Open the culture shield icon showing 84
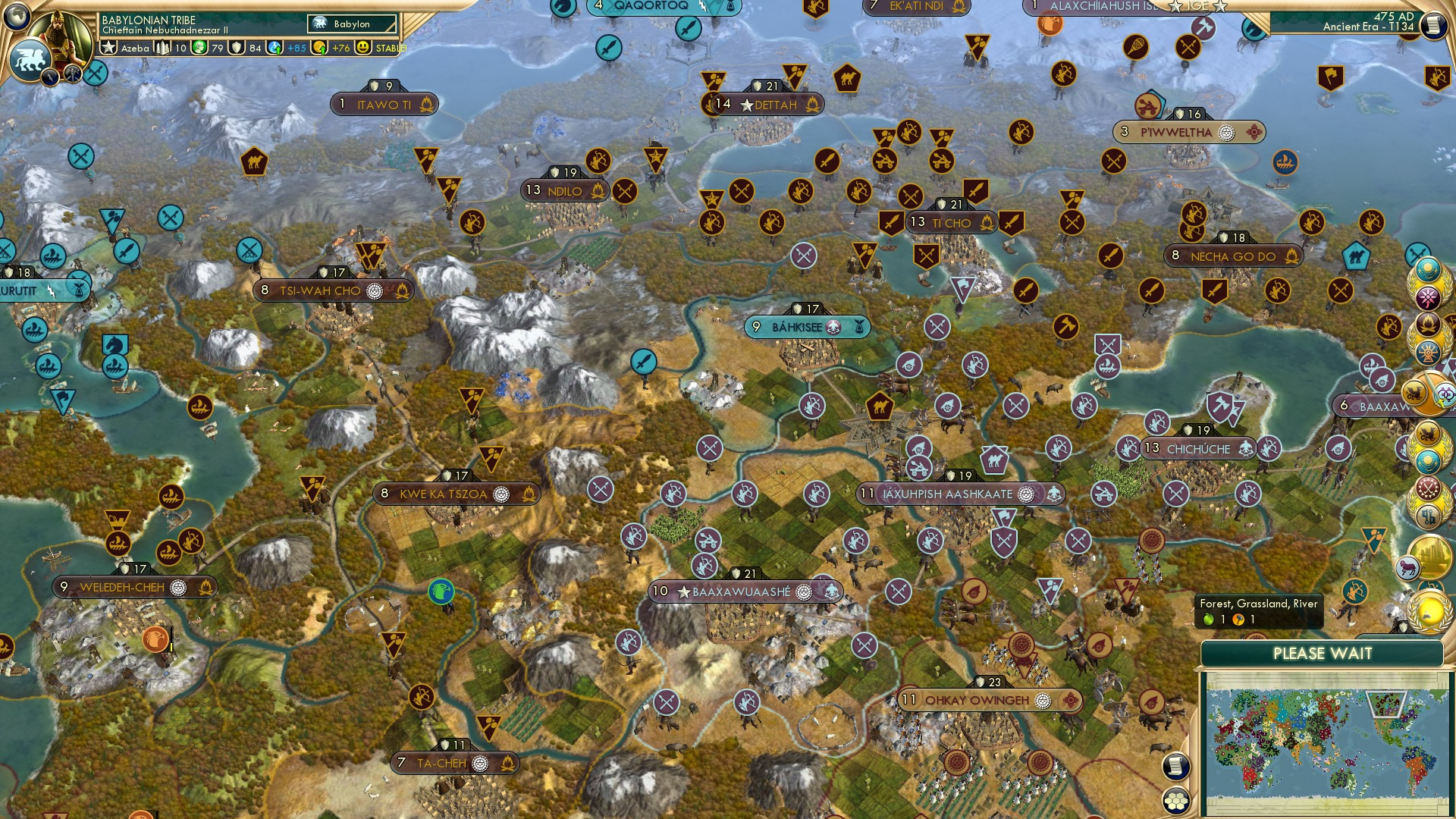 (x=235, y=48)
